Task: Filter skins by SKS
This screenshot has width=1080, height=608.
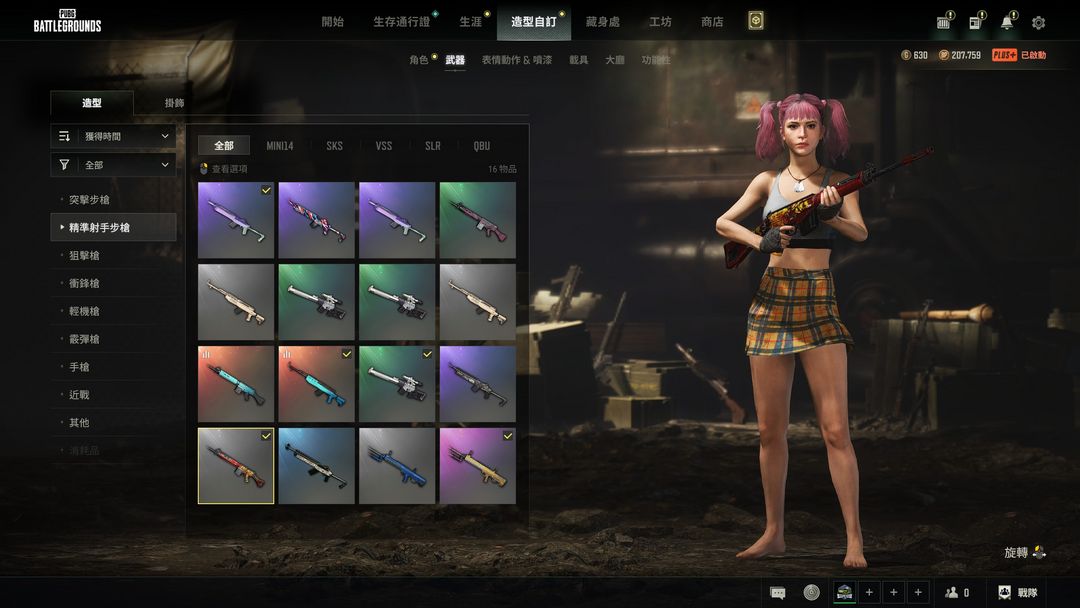Action: pos(334,146)
